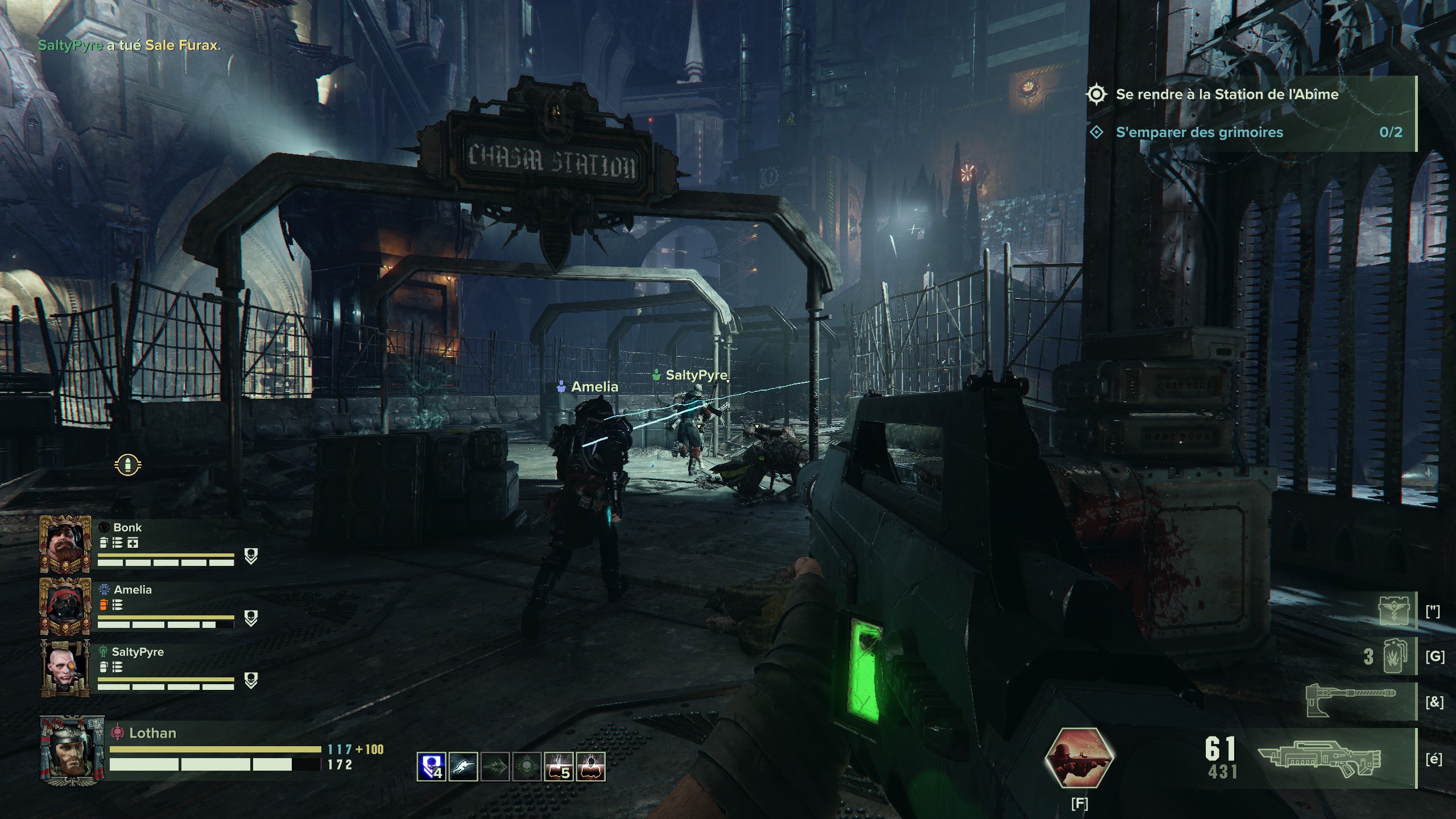Viewport: 1456px width, 819px height.
Task: Click the glowing book buff showing 5
Action: point(559,766)
